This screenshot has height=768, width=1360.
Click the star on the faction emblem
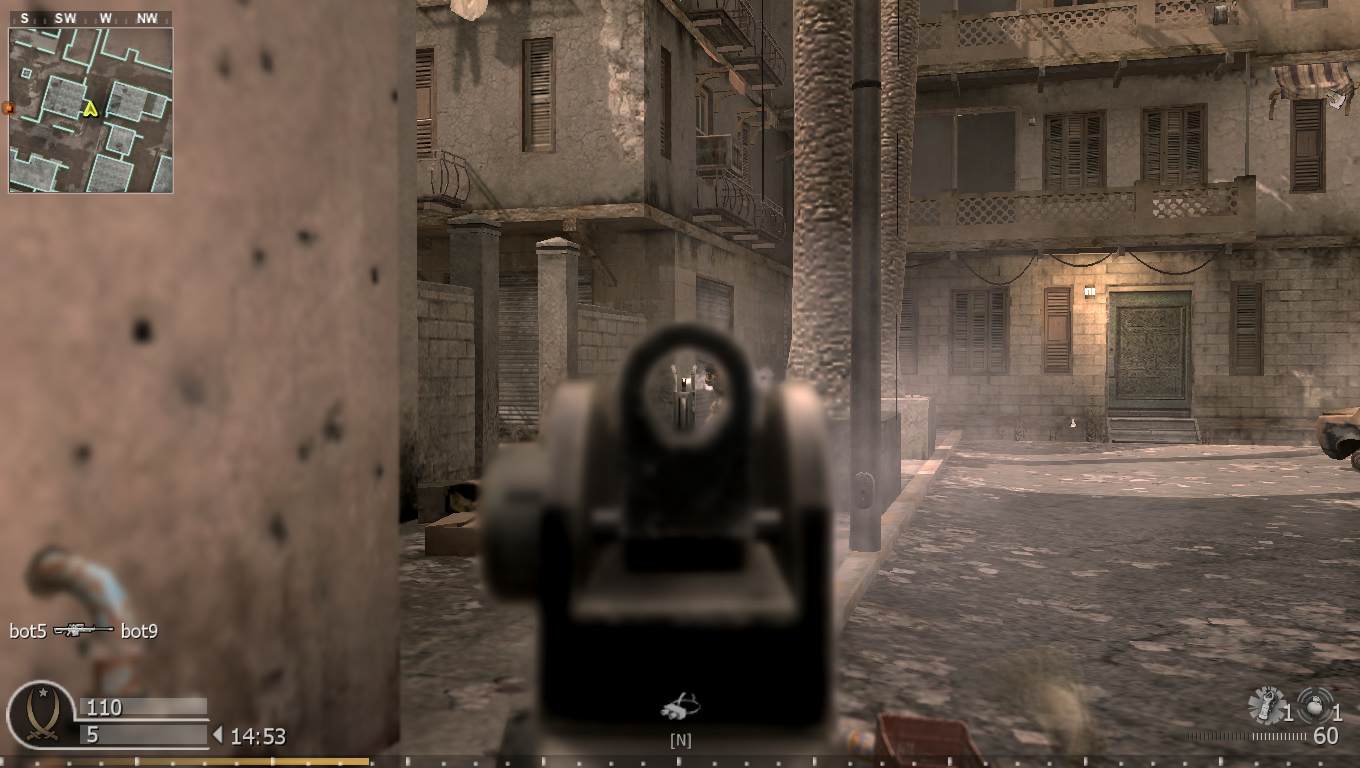pos(41,692)
